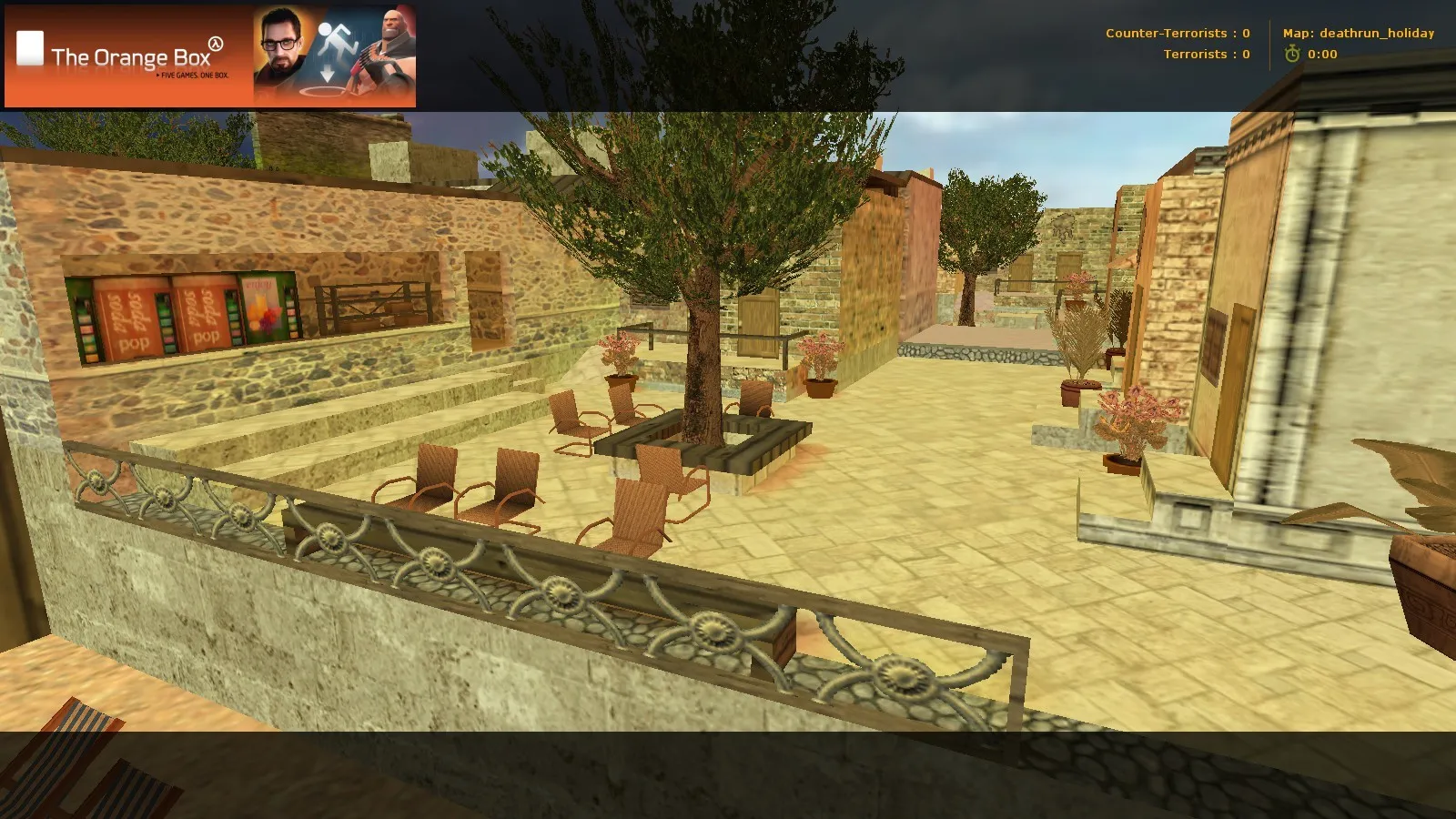
Task: Click the FIVE GAMES ONE BOX tagline
Action: pyautogui.click(x=193, y=76)
